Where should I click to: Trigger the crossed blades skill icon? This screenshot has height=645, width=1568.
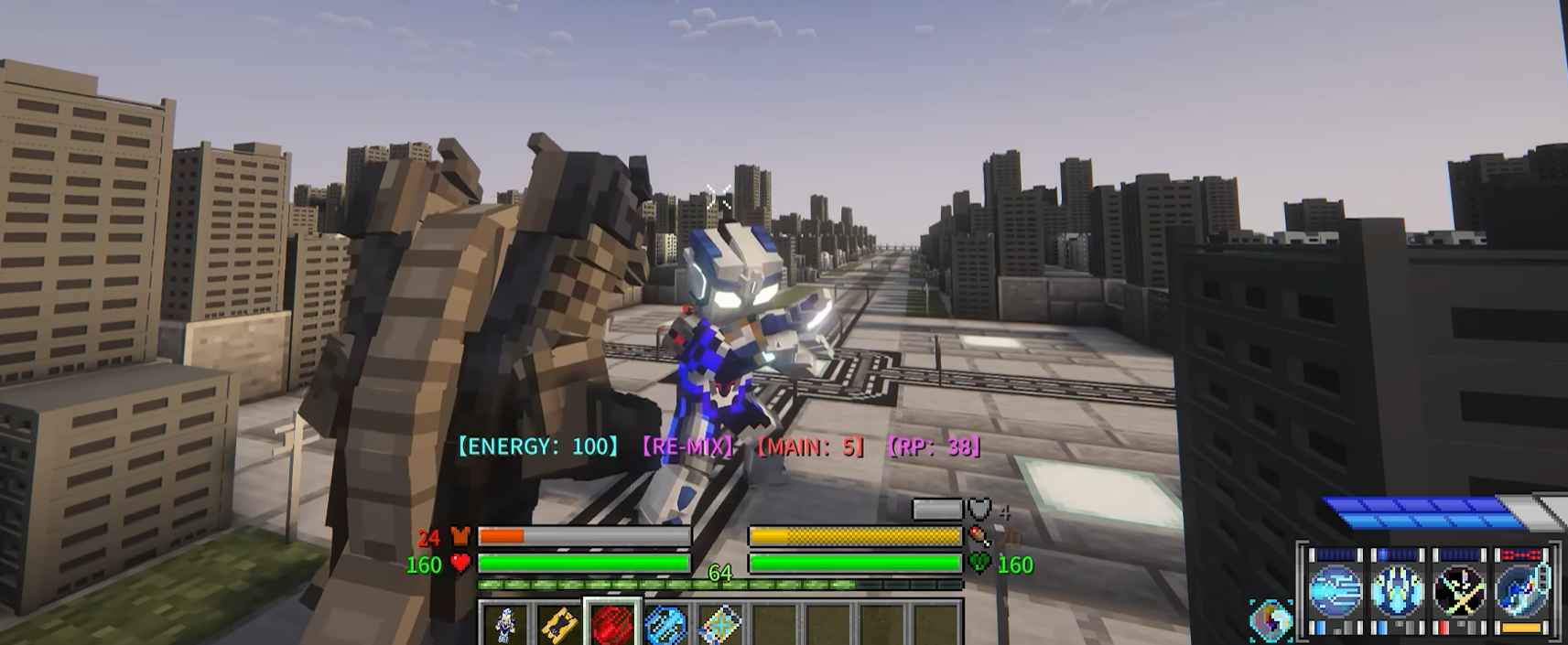pos(1460,588)
